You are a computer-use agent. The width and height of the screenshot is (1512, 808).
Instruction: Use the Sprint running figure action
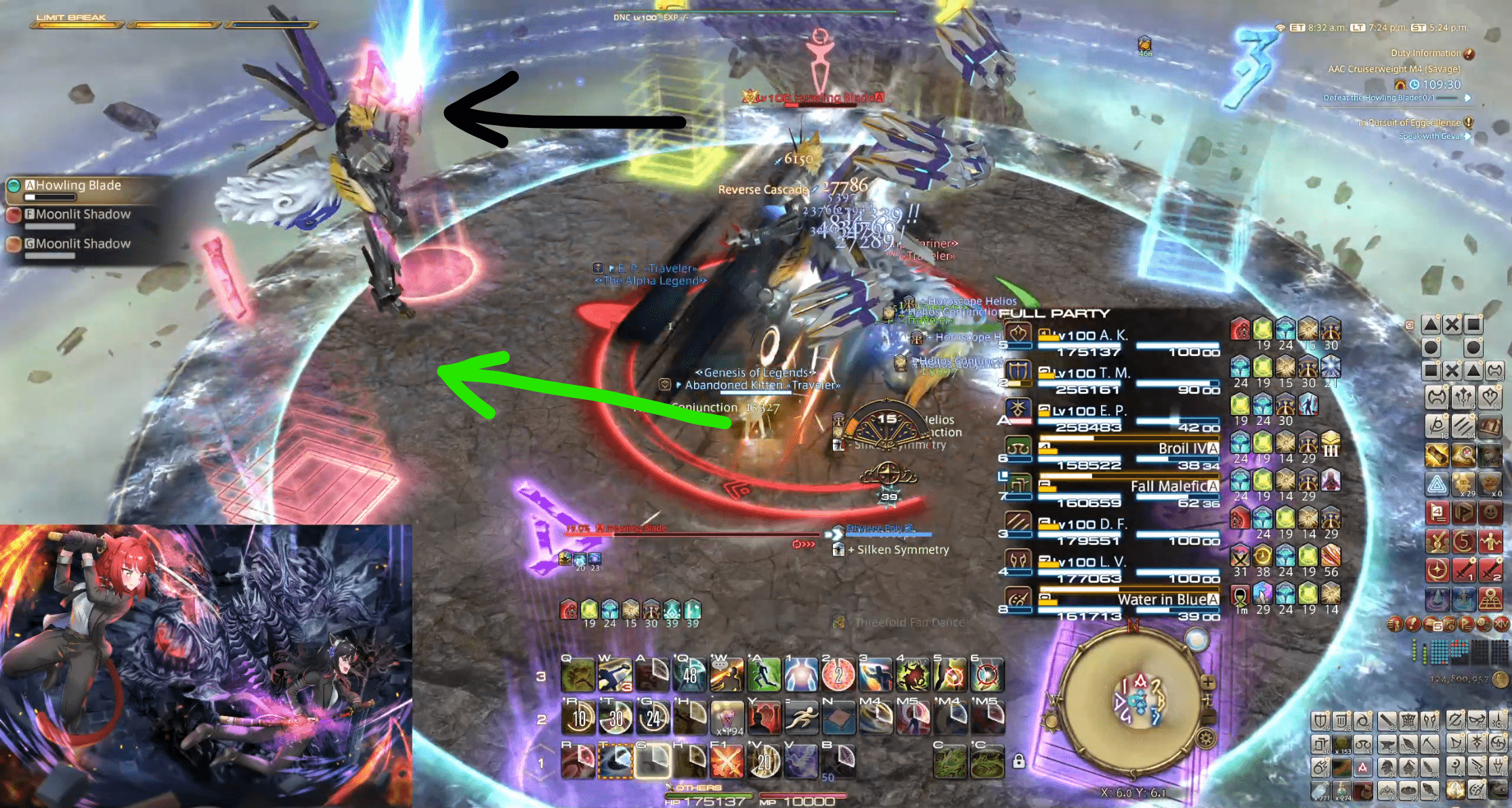click(801, 717)
